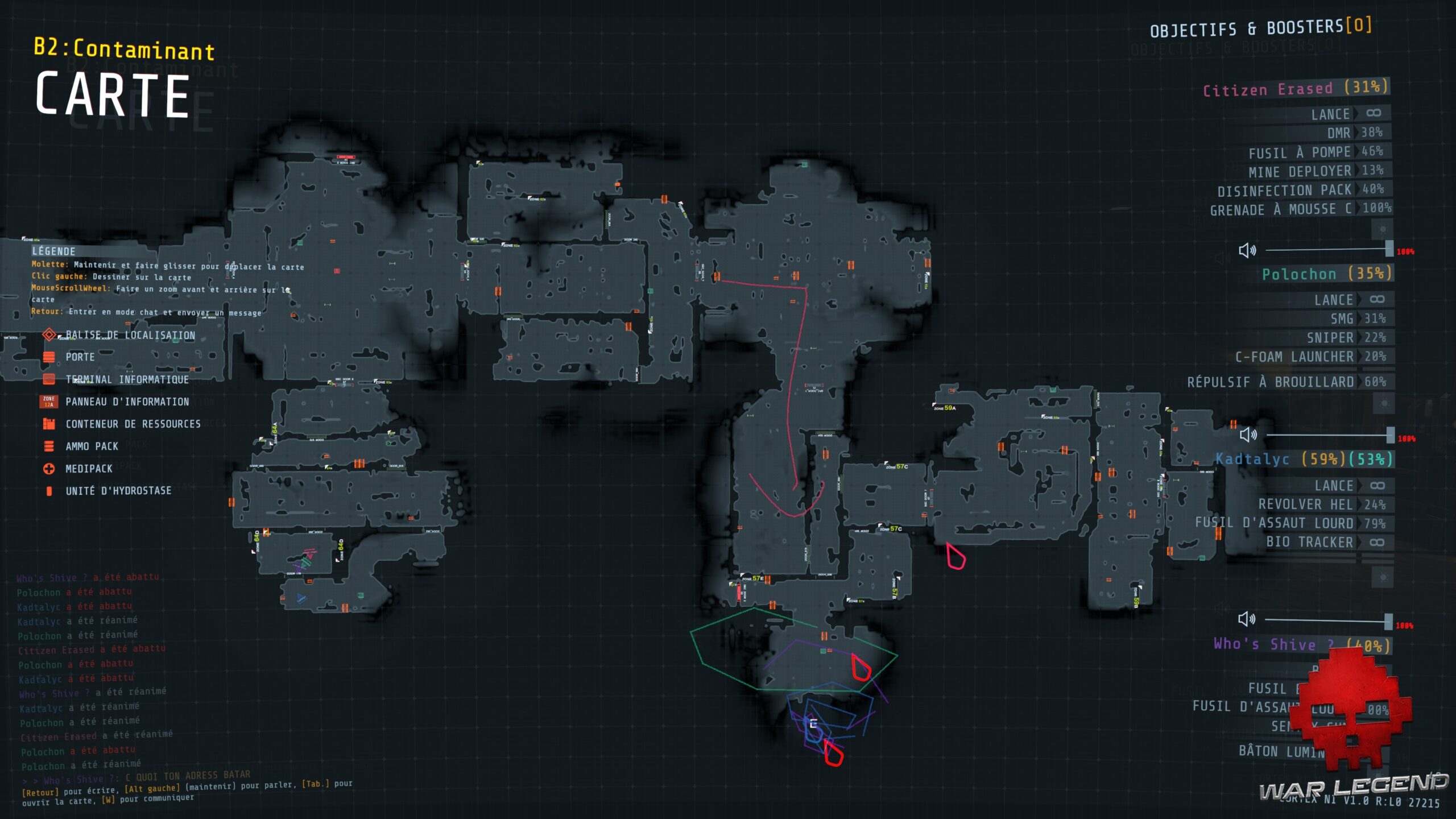The width and height of the screenshot is (1456, 819).
Task: Click the Kadtalyc player name
Action: click(1251, 459)
